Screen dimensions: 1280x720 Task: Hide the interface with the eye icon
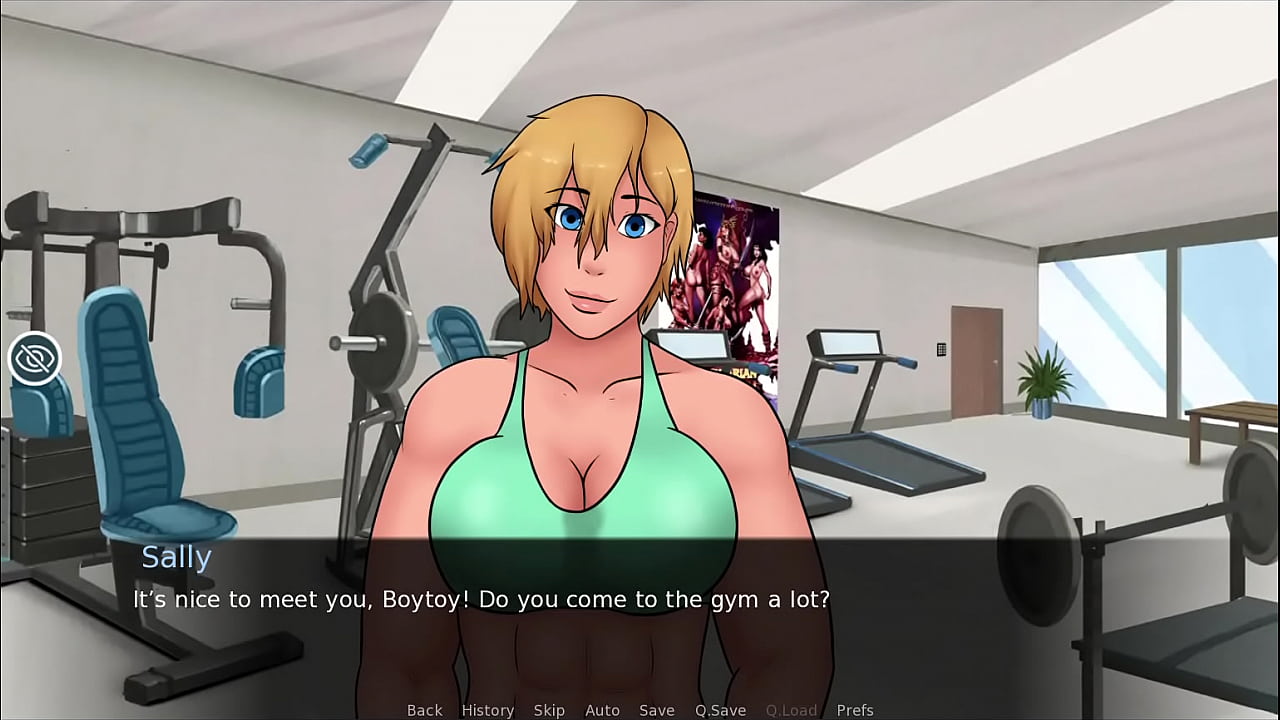coord(35,358)
